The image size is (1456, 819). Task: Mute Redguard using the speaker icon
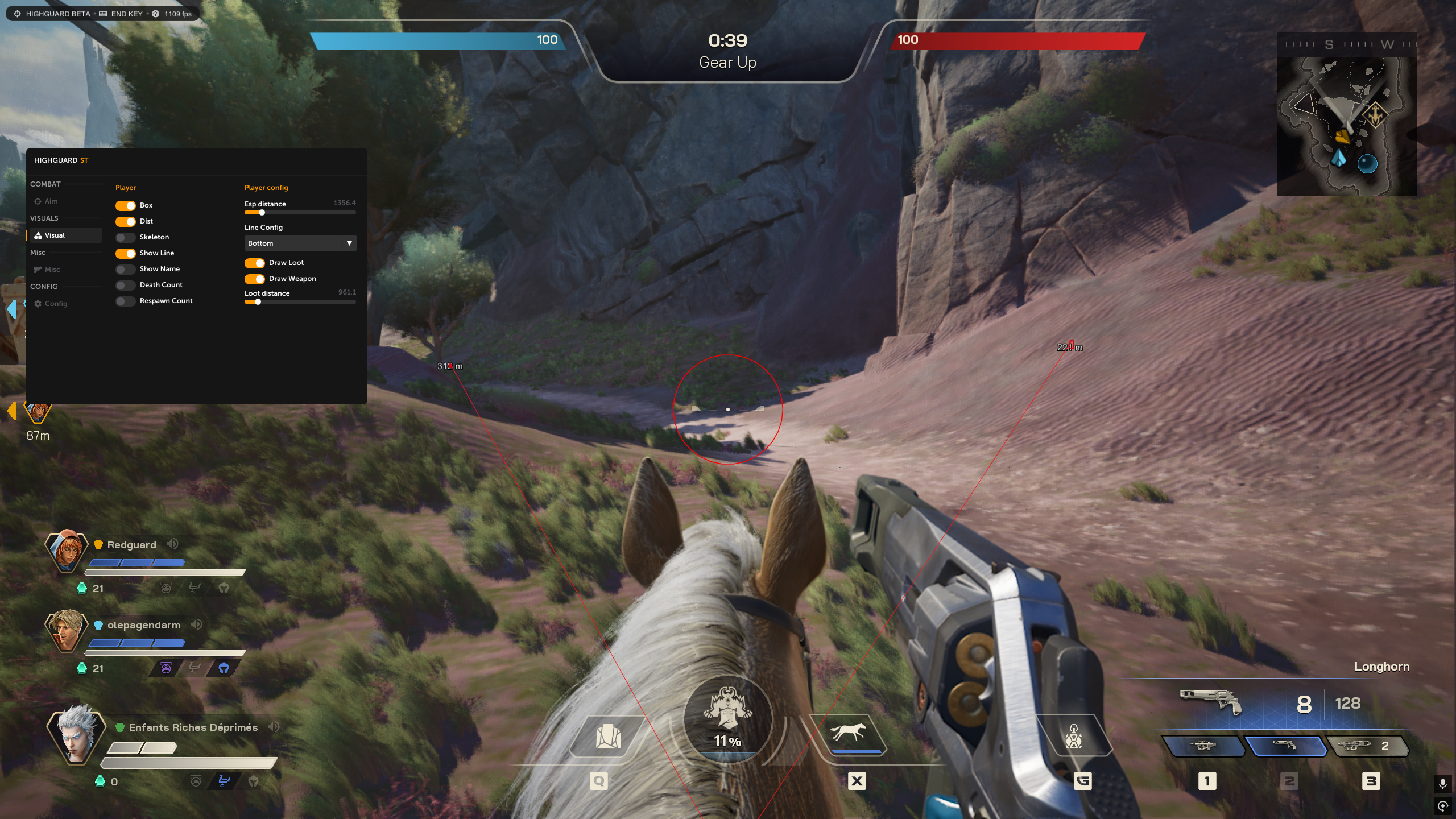172,544
